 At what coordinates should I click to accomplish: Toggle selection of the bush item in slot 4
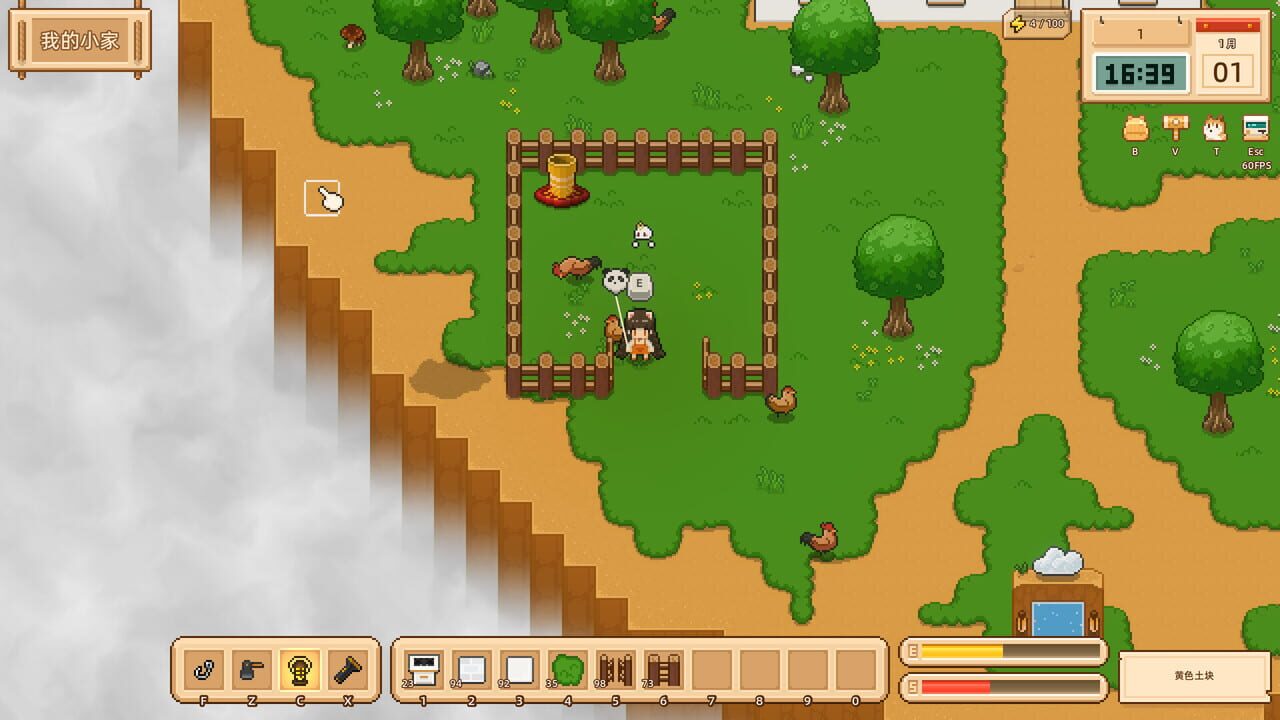566,668
